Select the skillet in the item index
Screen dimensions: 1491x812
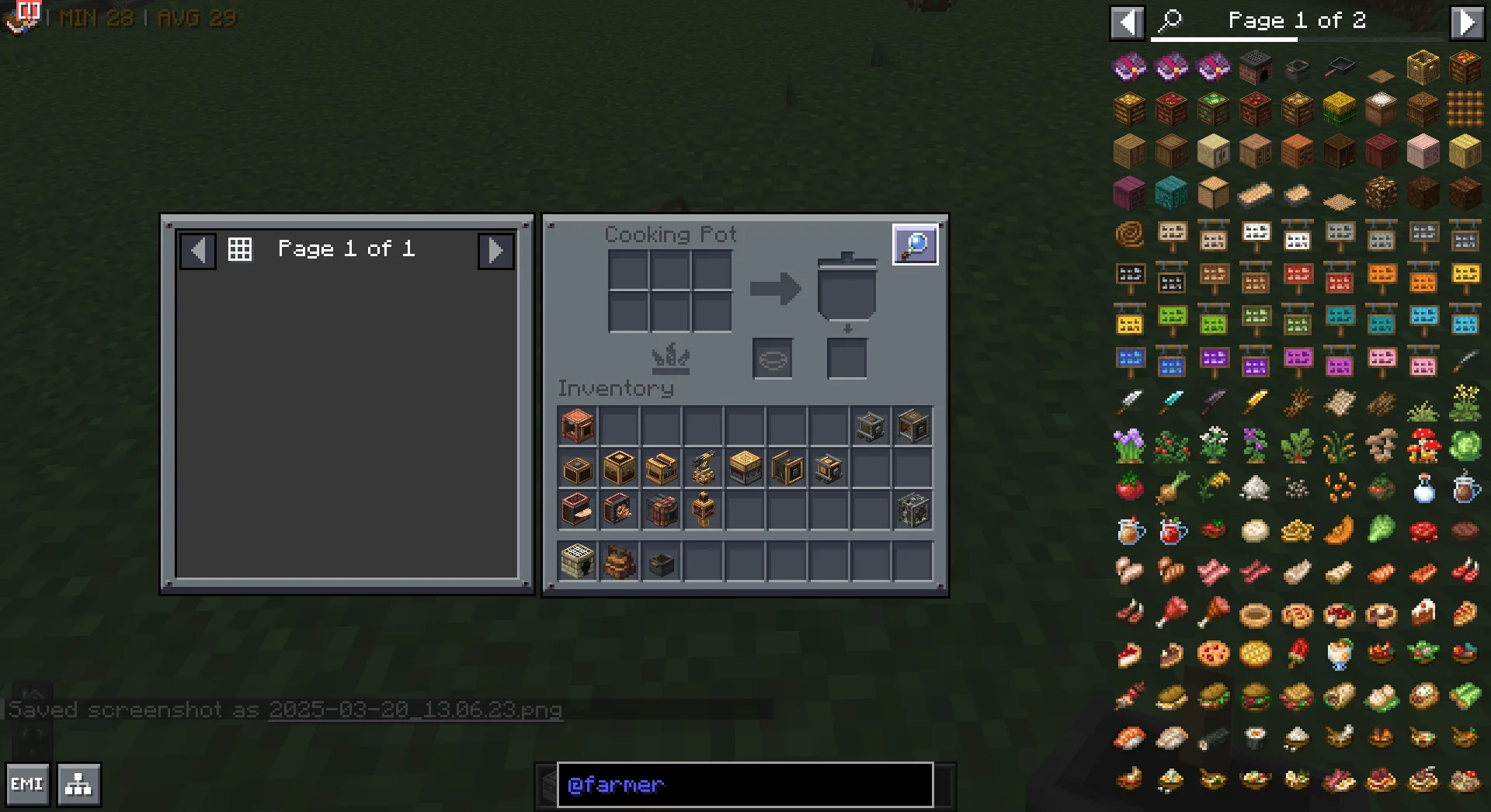pos(1340,68)
